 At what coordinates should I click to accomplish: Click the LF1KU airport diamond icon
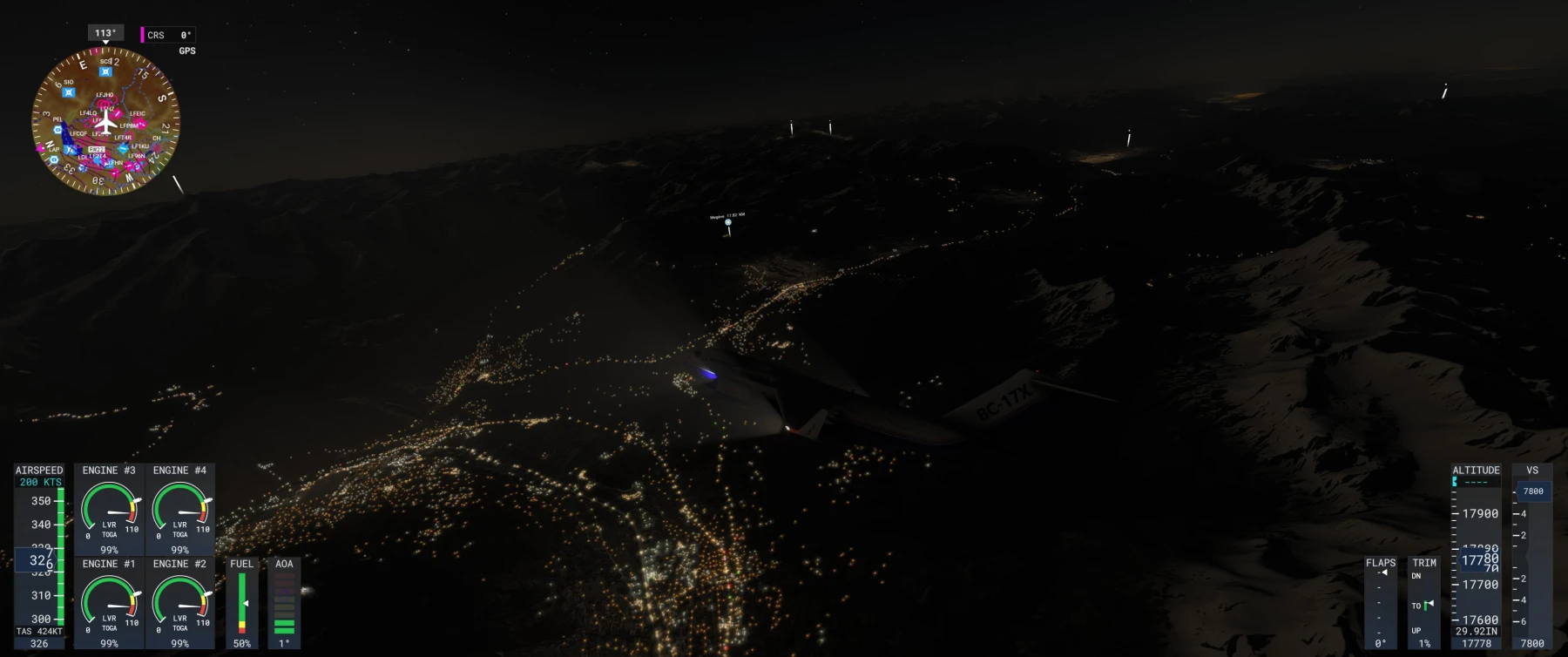click(x=123, y=149)
